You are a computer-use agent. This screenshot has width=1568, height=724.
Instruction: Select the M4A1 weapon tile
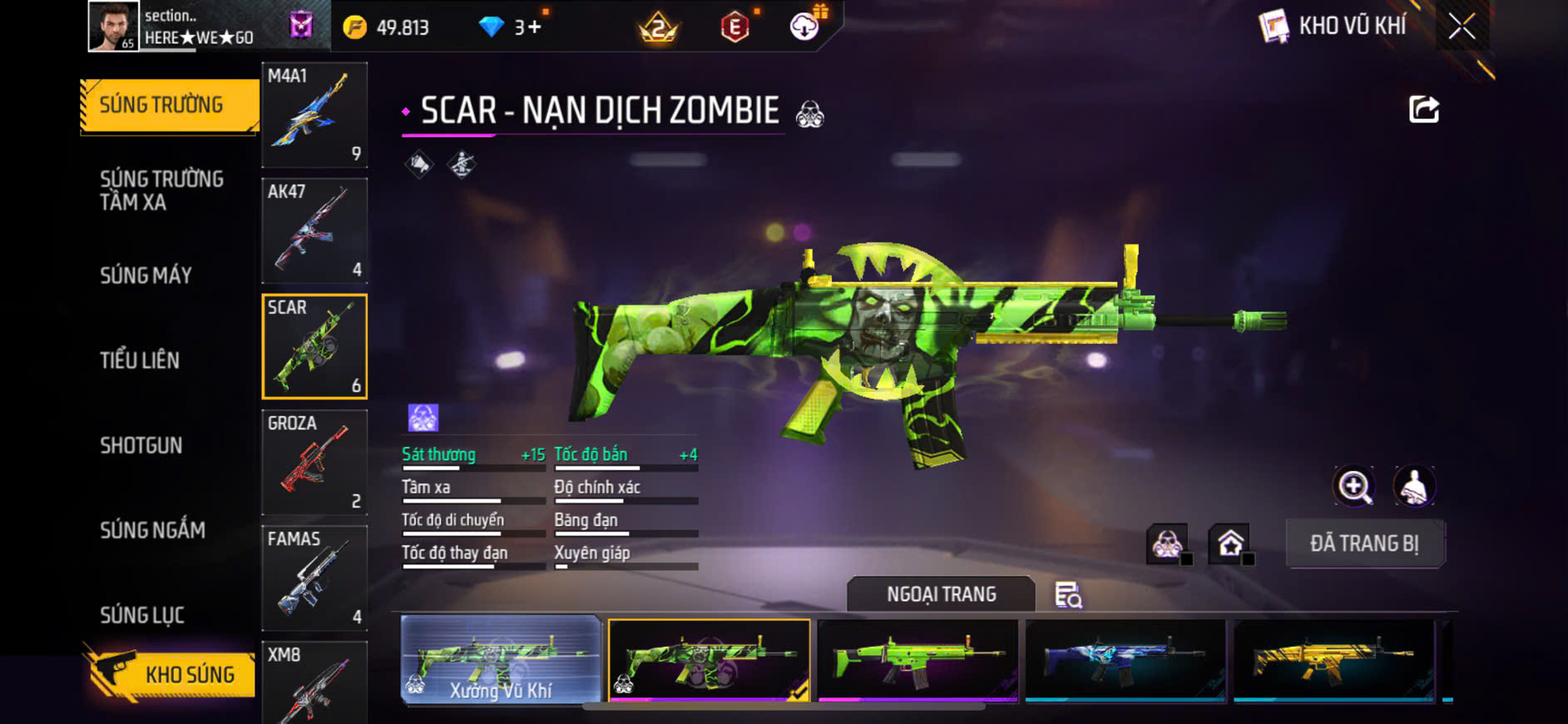tap(314, 115)
